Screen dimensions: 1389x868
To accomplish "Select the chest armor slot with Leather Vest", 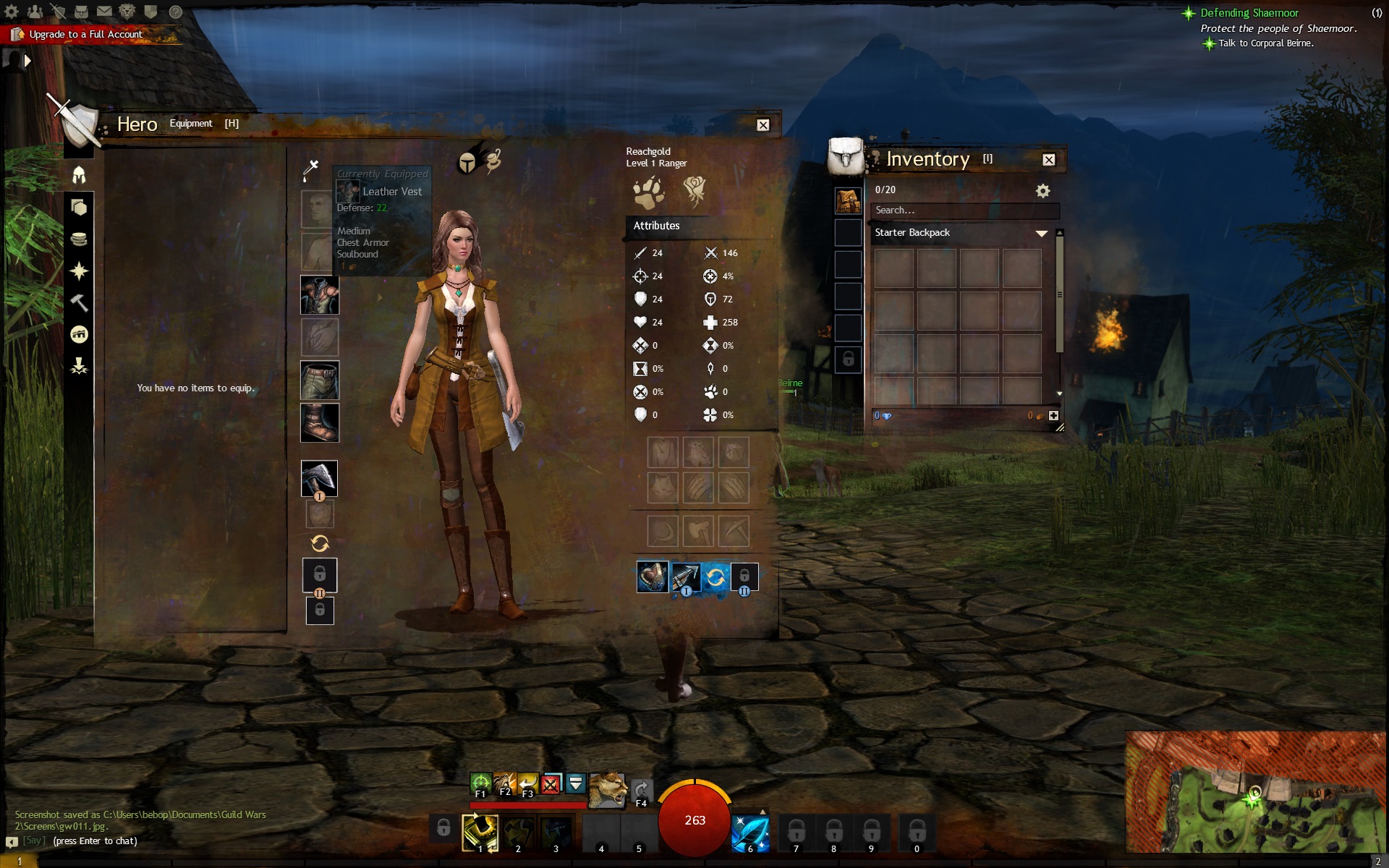I will pos(319,295).
